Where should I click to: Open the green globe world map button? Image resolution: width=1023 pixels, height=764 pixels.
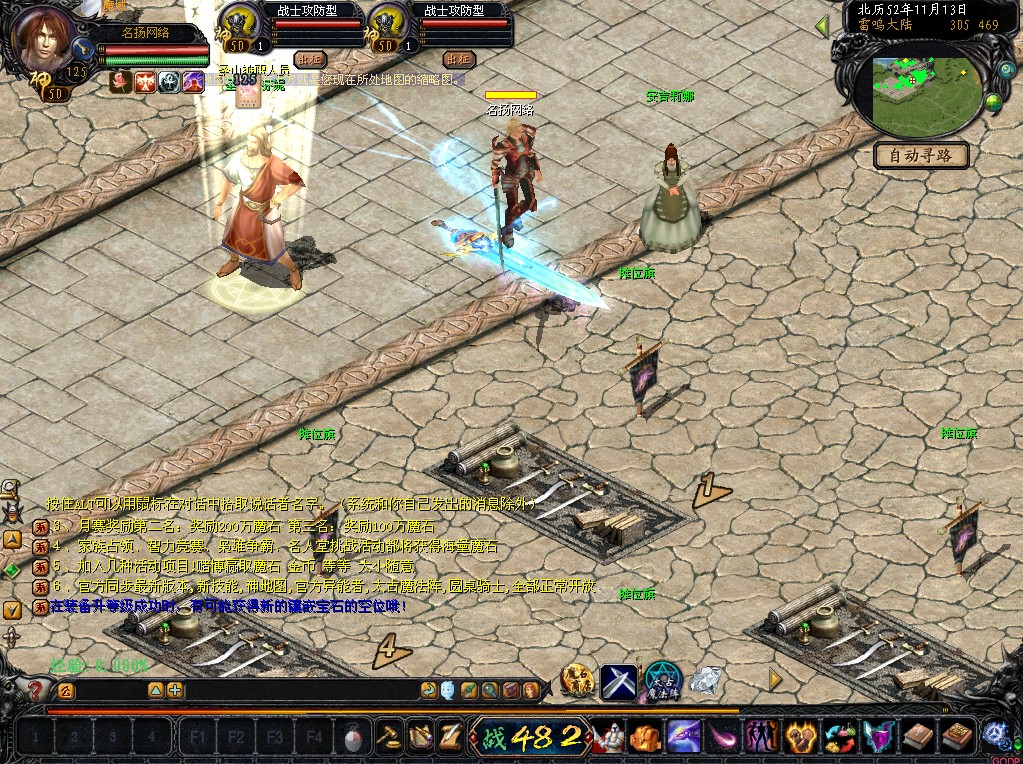(993, 101)
